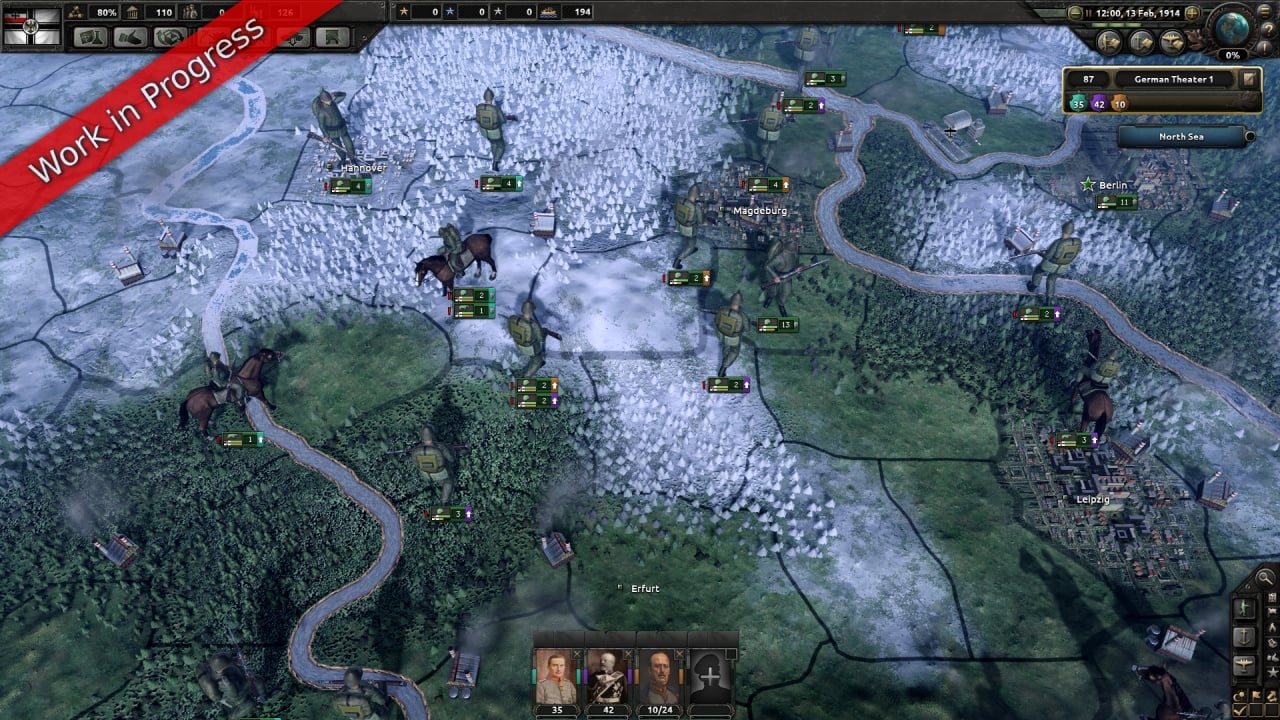The width and height of the screenshot is (1280, 720).
Task: Select the orange army group of 10
Action: 1119,103
